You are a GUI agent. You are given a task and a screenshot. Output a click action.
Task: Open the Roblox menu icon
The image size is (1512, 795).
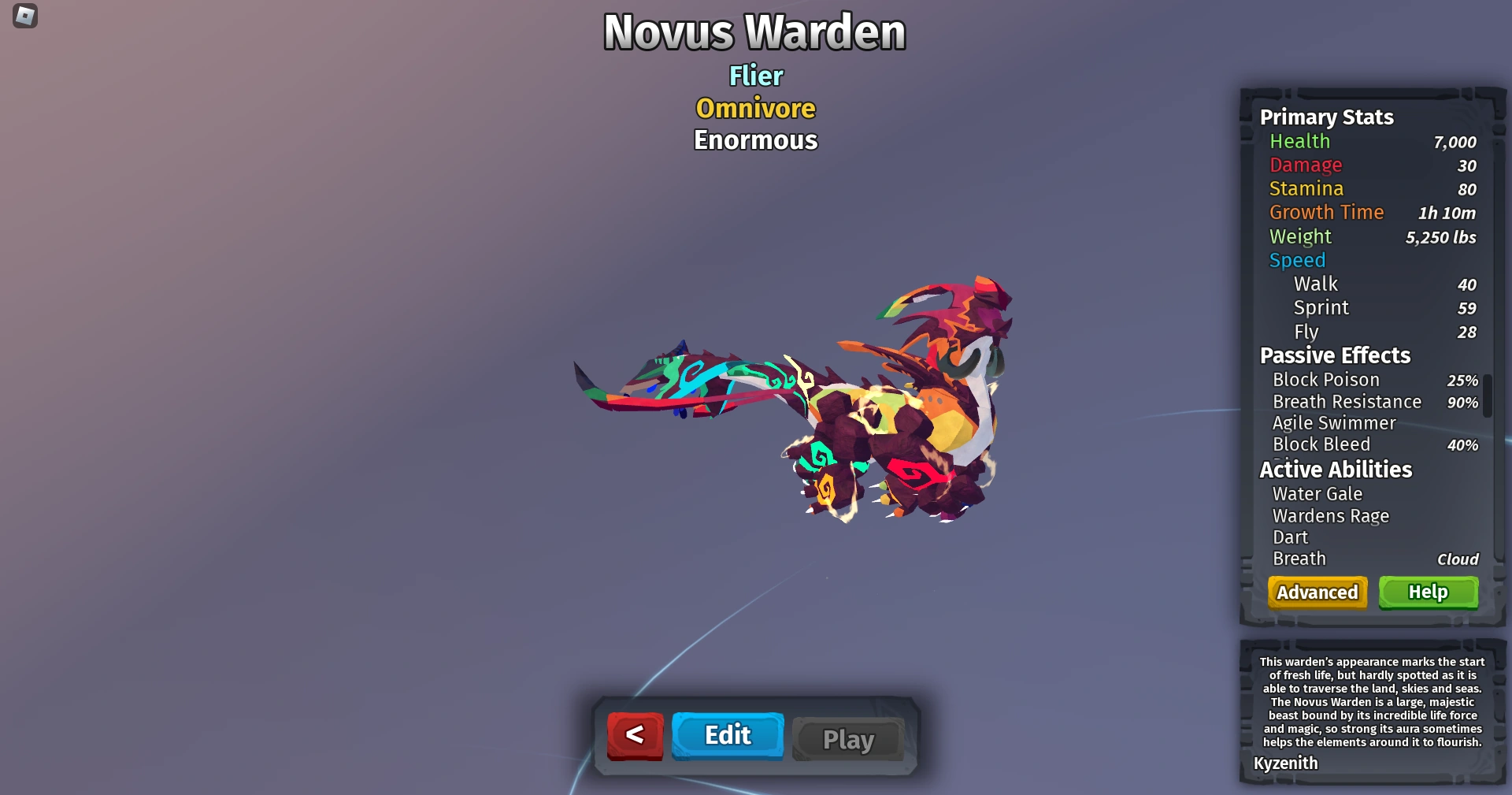pyautogui.click(x=24, y=17)
